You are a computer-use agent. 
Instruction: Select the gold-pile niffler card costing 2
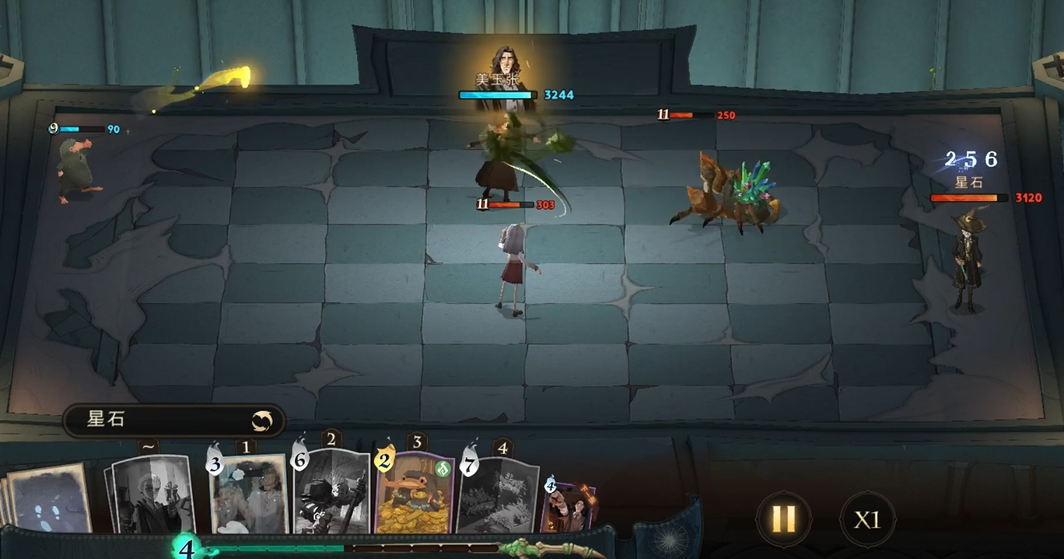point(415,492)
